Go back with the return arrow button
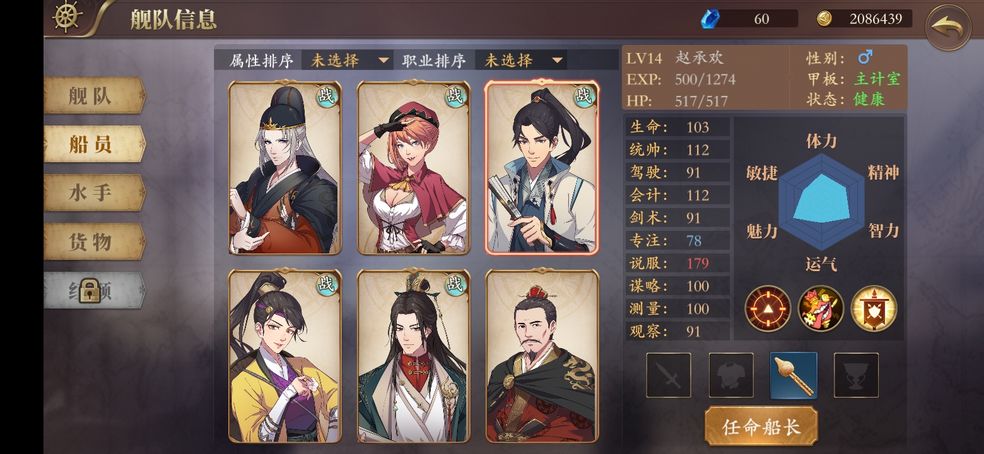 tap(947, 27)
